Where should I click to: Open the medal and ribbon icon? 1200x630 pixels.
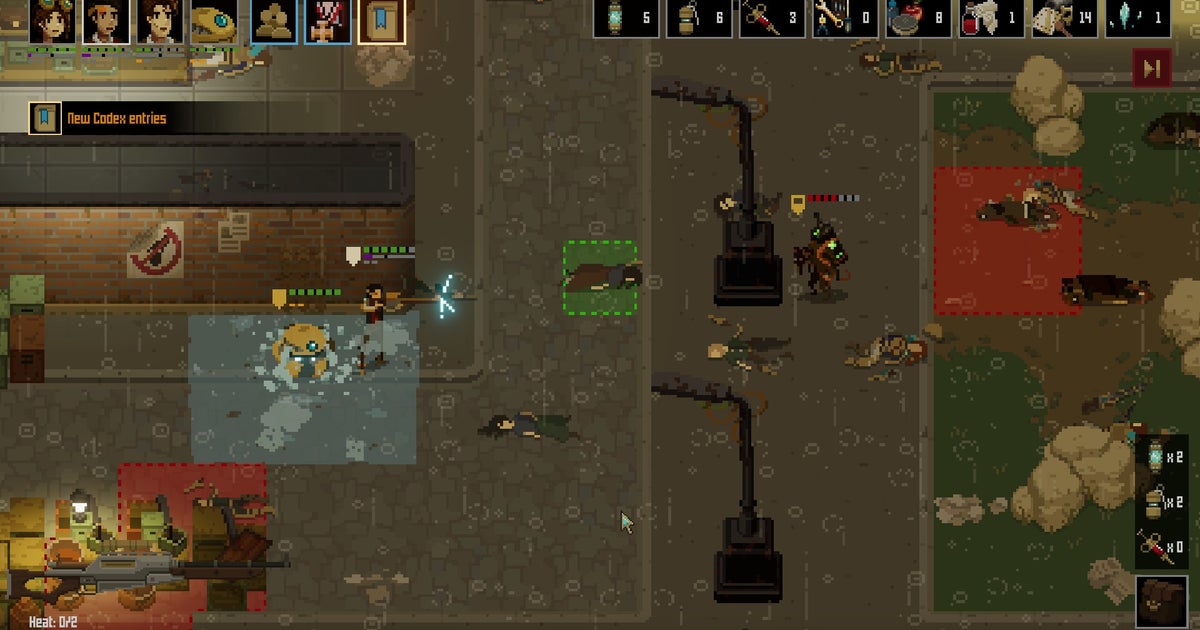pyautogui.click(x=327, y=22)
